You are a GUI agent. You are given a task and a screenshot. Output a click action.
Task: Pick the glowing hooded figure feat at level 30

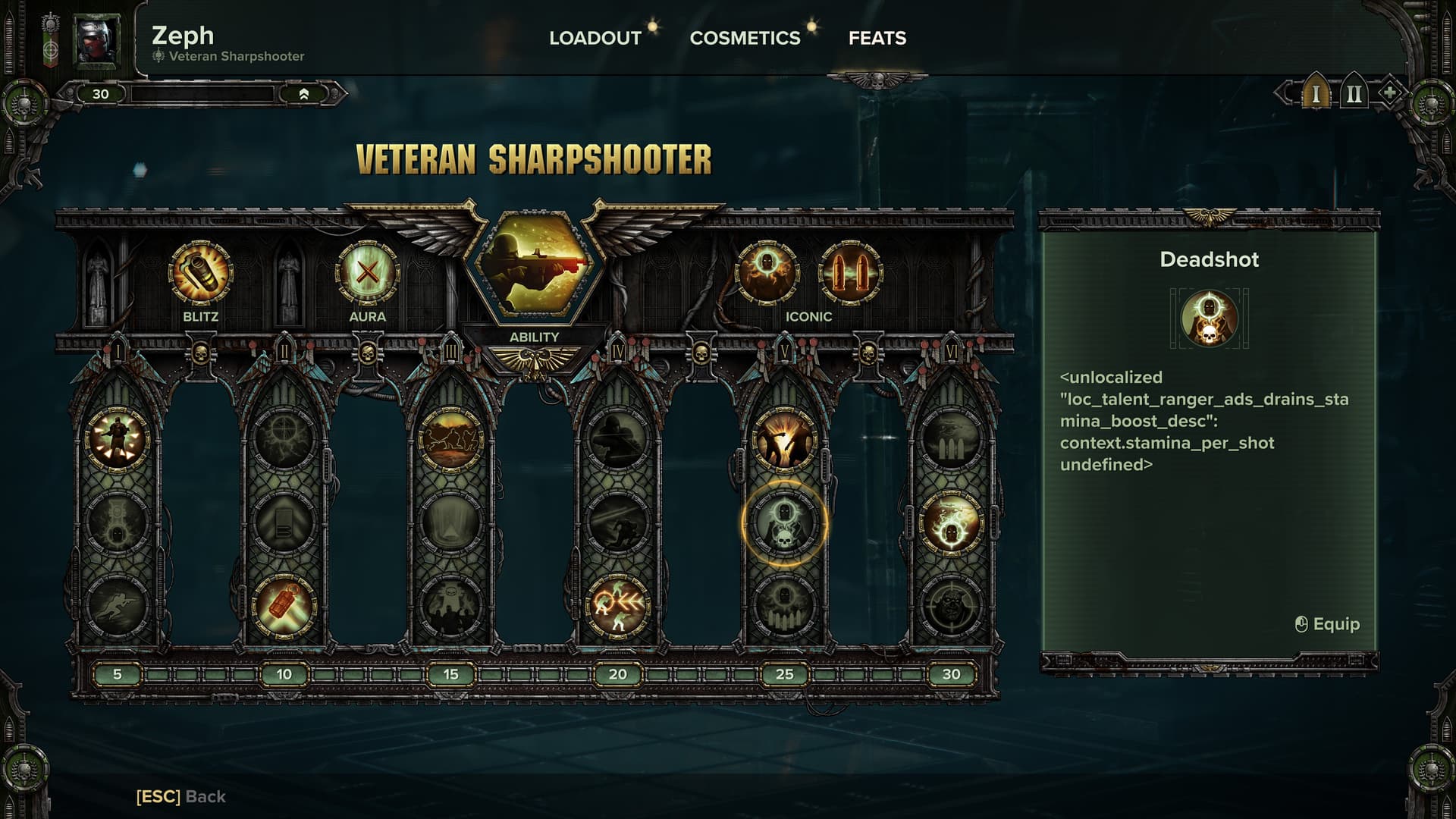click(x=951, y=523)
